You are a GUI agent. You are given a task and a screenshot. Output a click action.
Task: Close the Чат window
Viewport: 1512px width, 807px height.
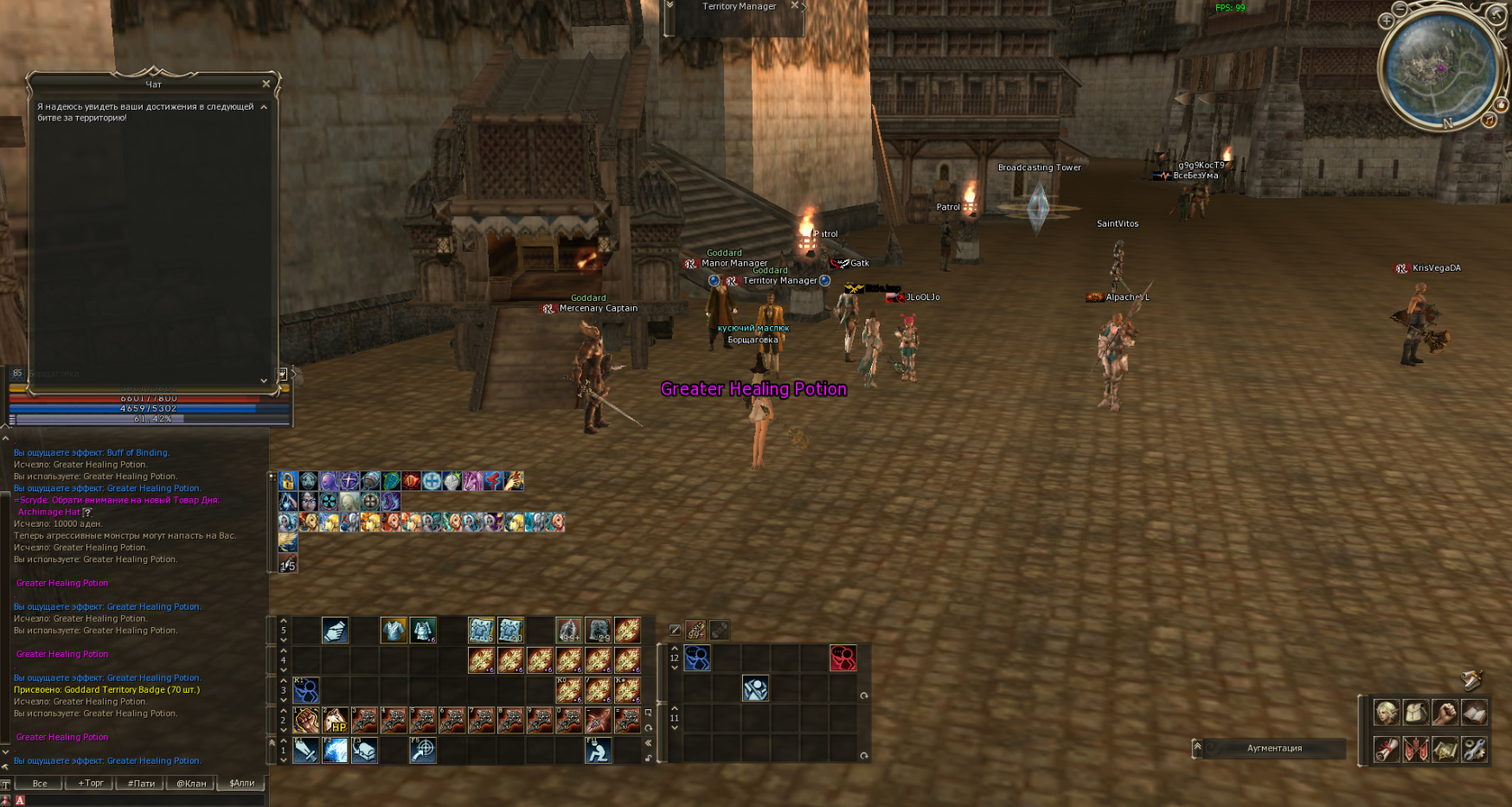pyautogui.click(x=266, y=84)
